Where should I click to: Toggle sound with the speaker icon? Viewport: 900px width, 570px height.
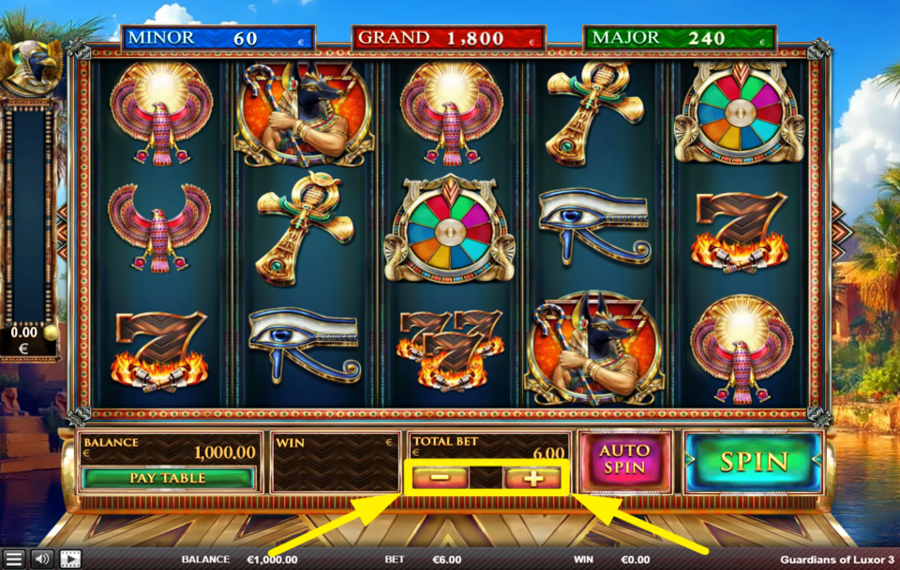[x=42, y=559]
